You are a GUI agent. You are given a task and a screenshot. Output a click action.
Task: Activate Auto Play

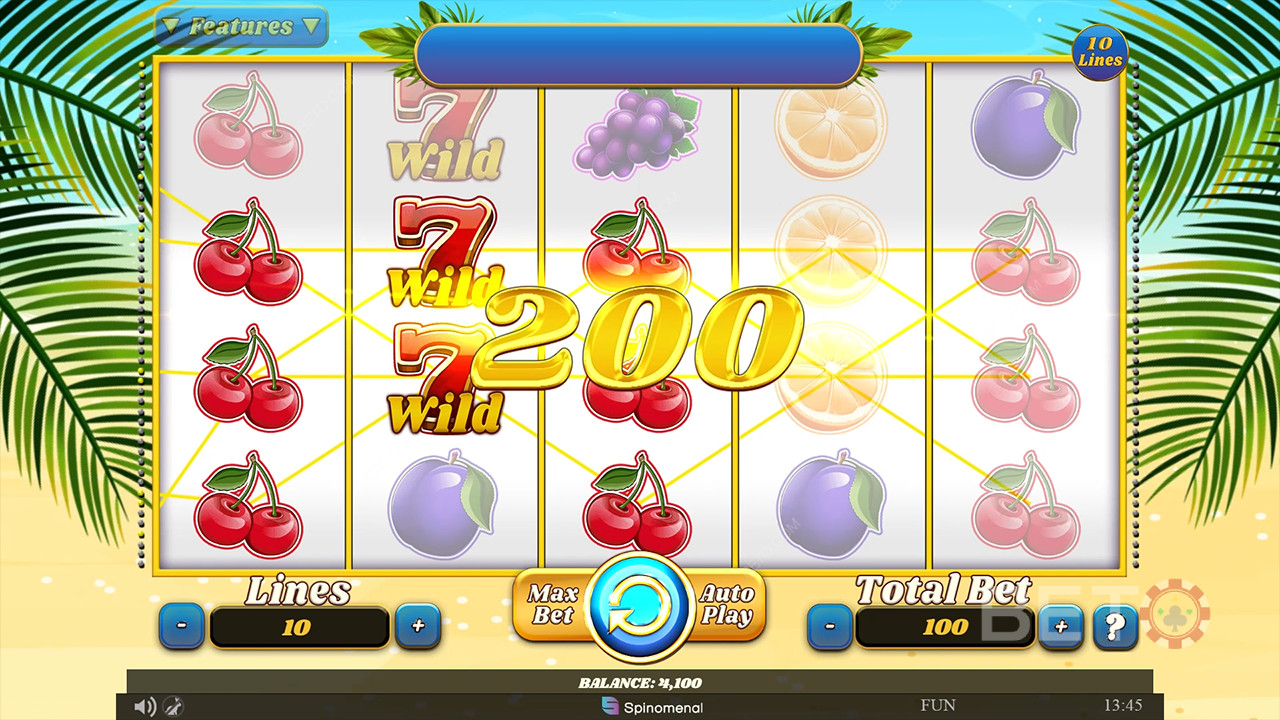[x=727, y=605]
